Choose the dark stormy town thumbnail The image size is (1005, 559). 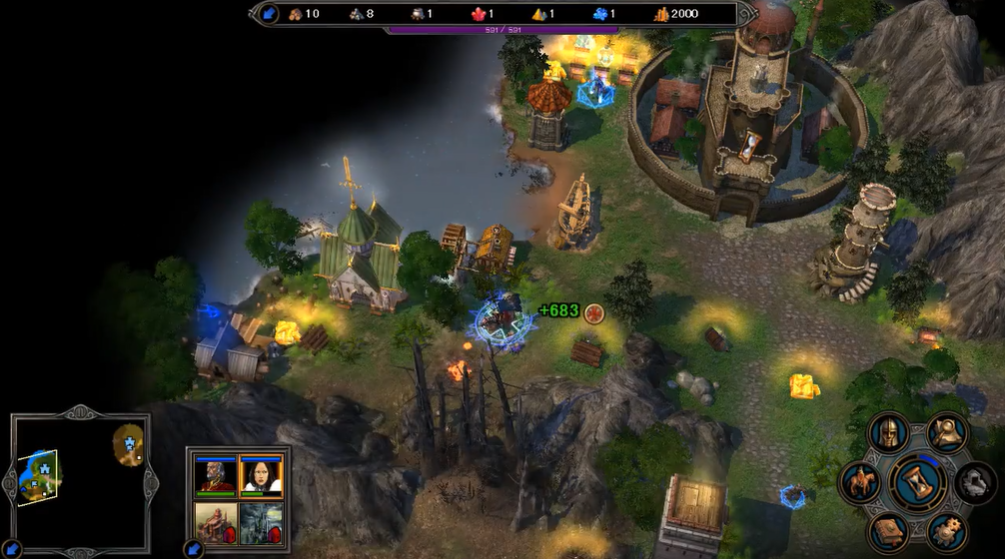pyautogui.click(x=261, y=522)
